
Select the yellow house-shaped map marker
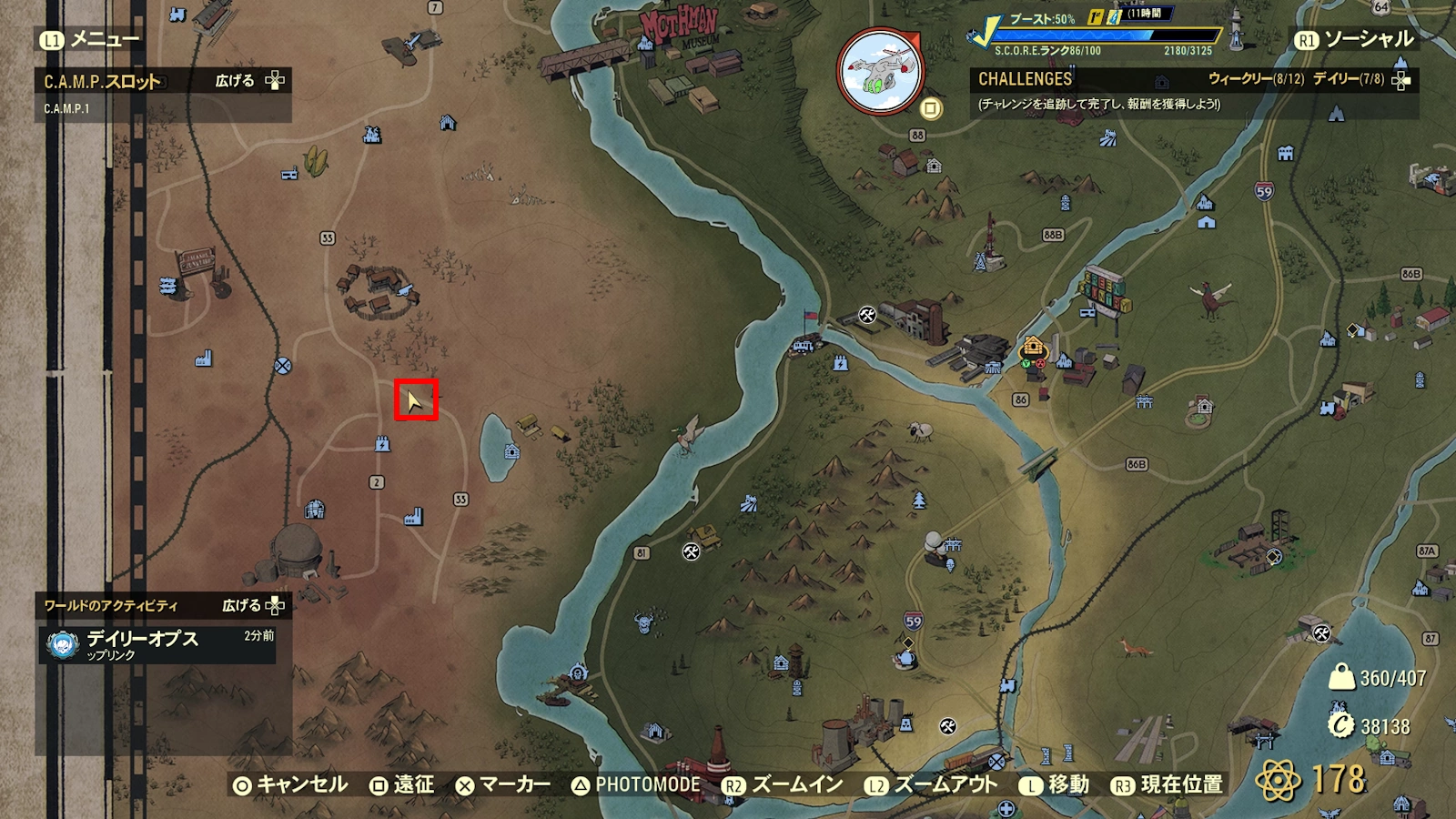(x=1033, y=347)
